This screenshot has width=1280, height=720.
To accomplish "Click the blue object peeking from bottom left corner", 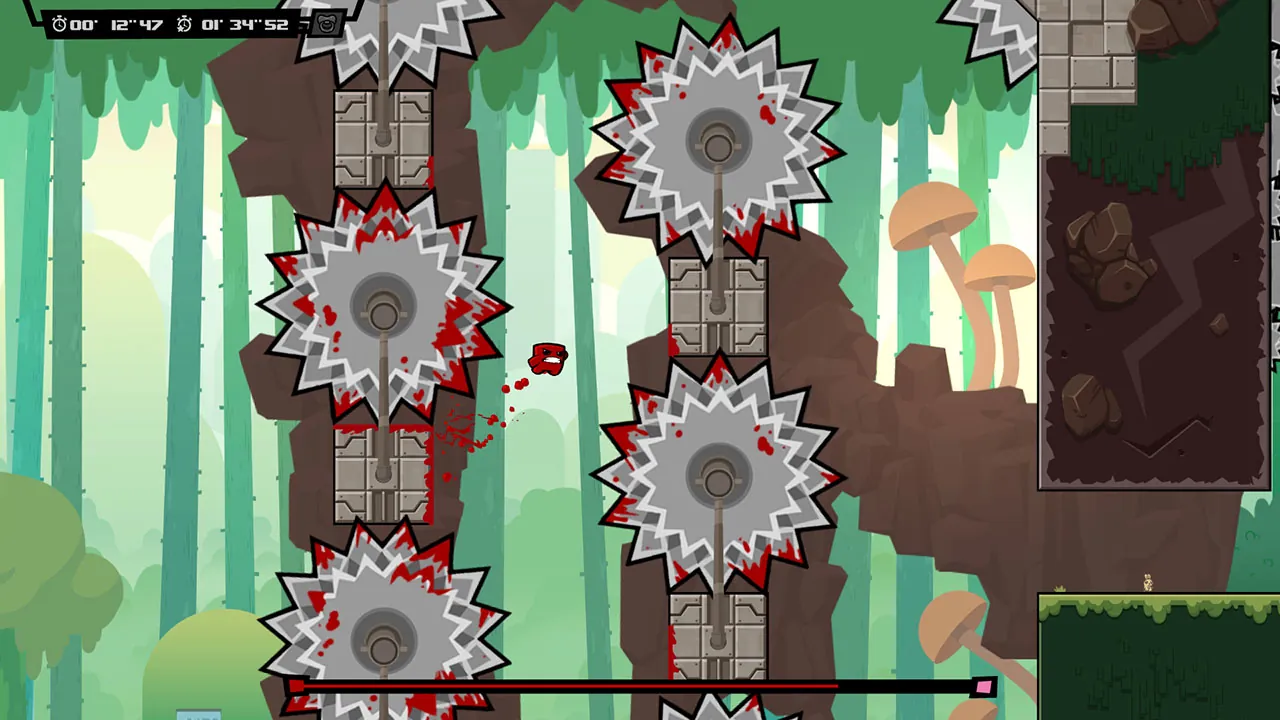I will point(199,716).
